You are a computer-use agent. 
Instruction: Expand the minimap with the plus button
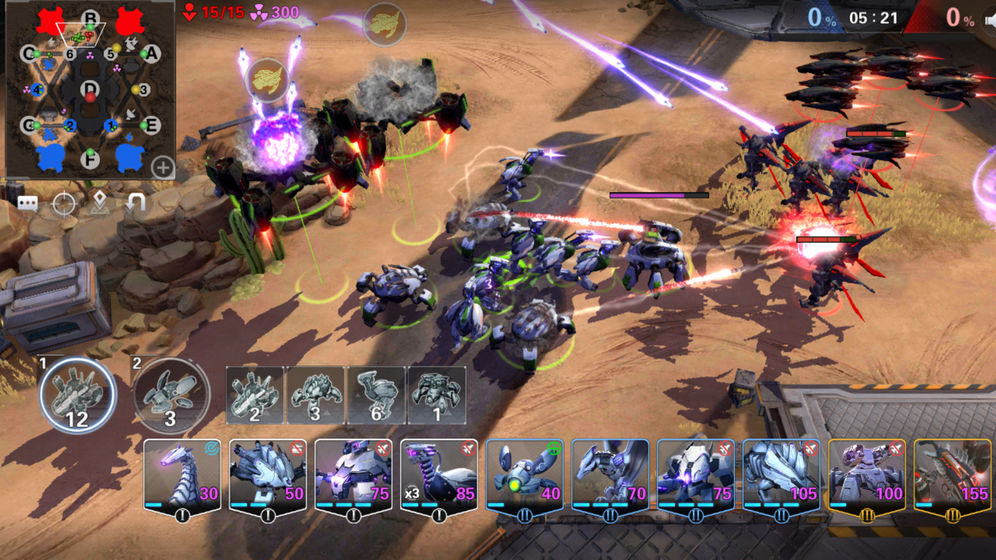point(162,167)
